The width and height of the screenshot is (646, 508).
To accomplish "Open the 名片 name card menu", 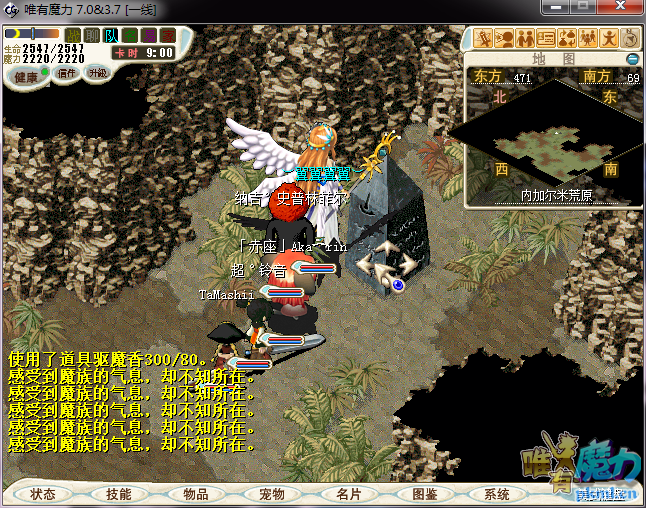I will [347, 494].
